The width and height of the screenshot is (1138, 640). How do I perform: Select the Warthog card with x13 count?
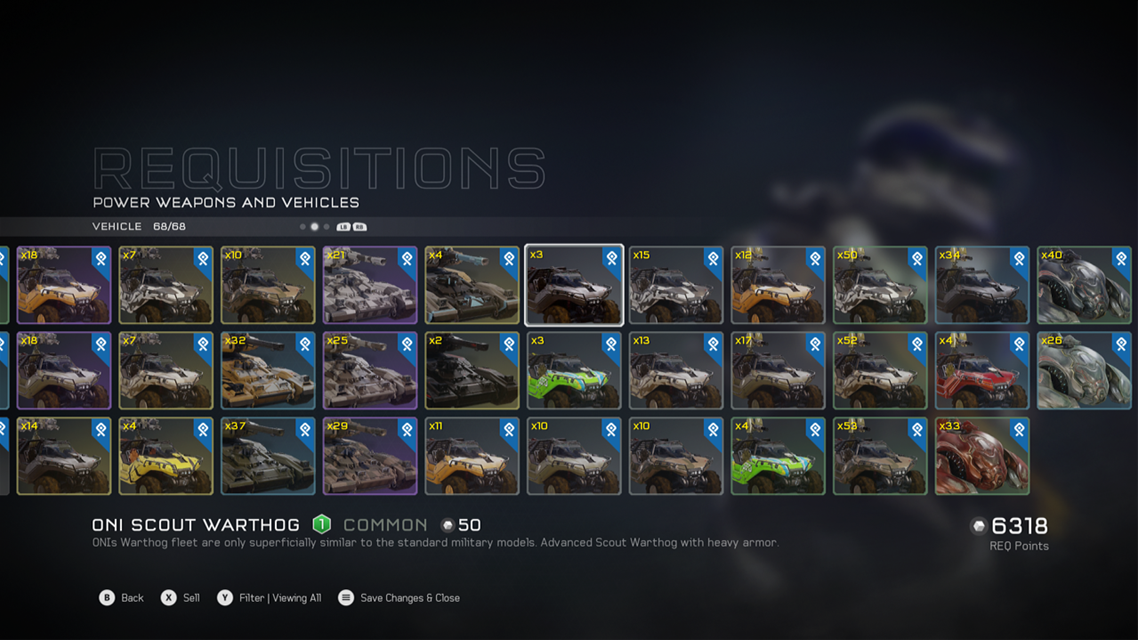pyautogui.click(x=676, y=371)
